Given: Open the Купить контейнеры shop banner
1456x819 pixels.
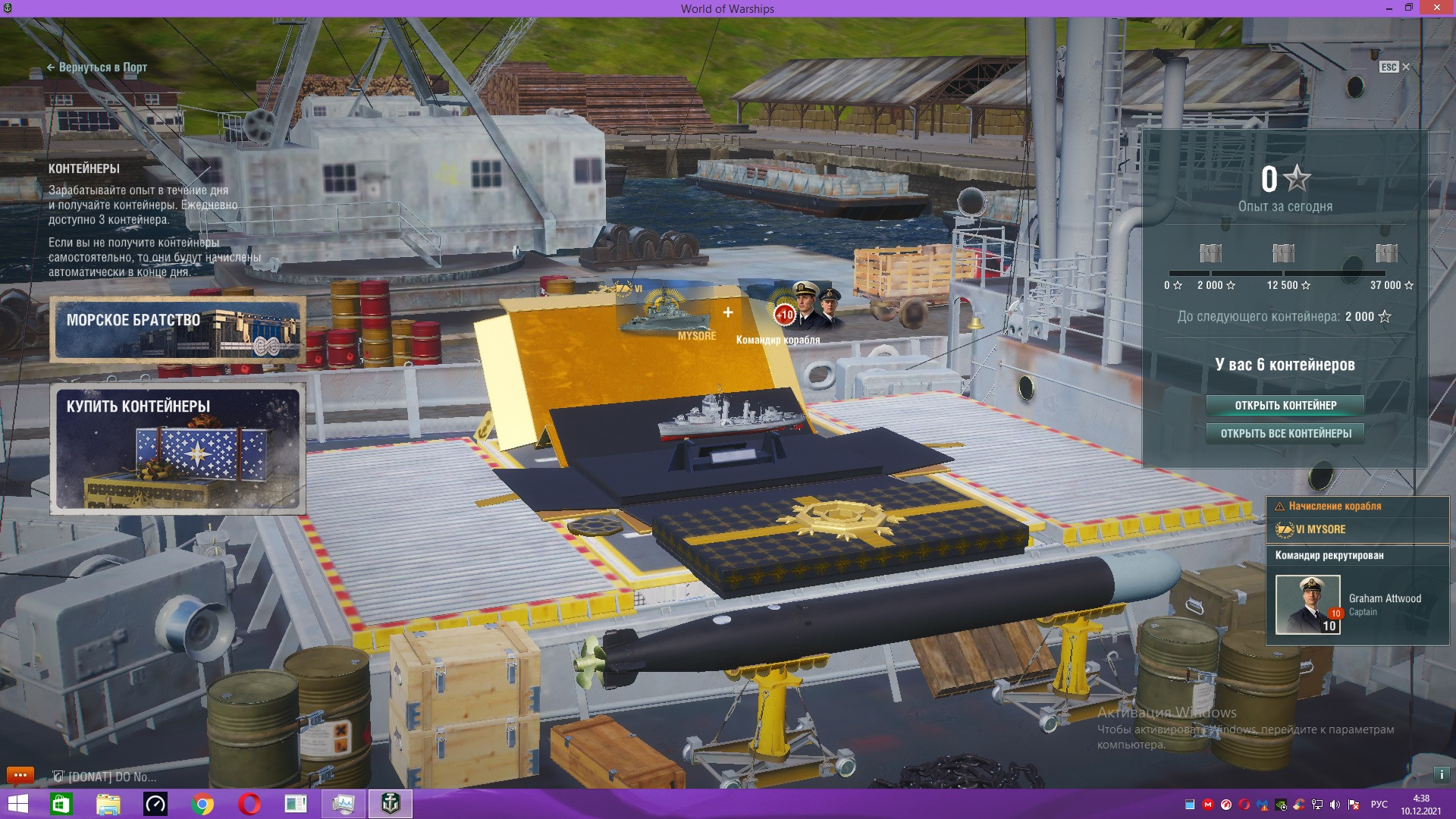Looking at the screenshot, I should 178,449.
